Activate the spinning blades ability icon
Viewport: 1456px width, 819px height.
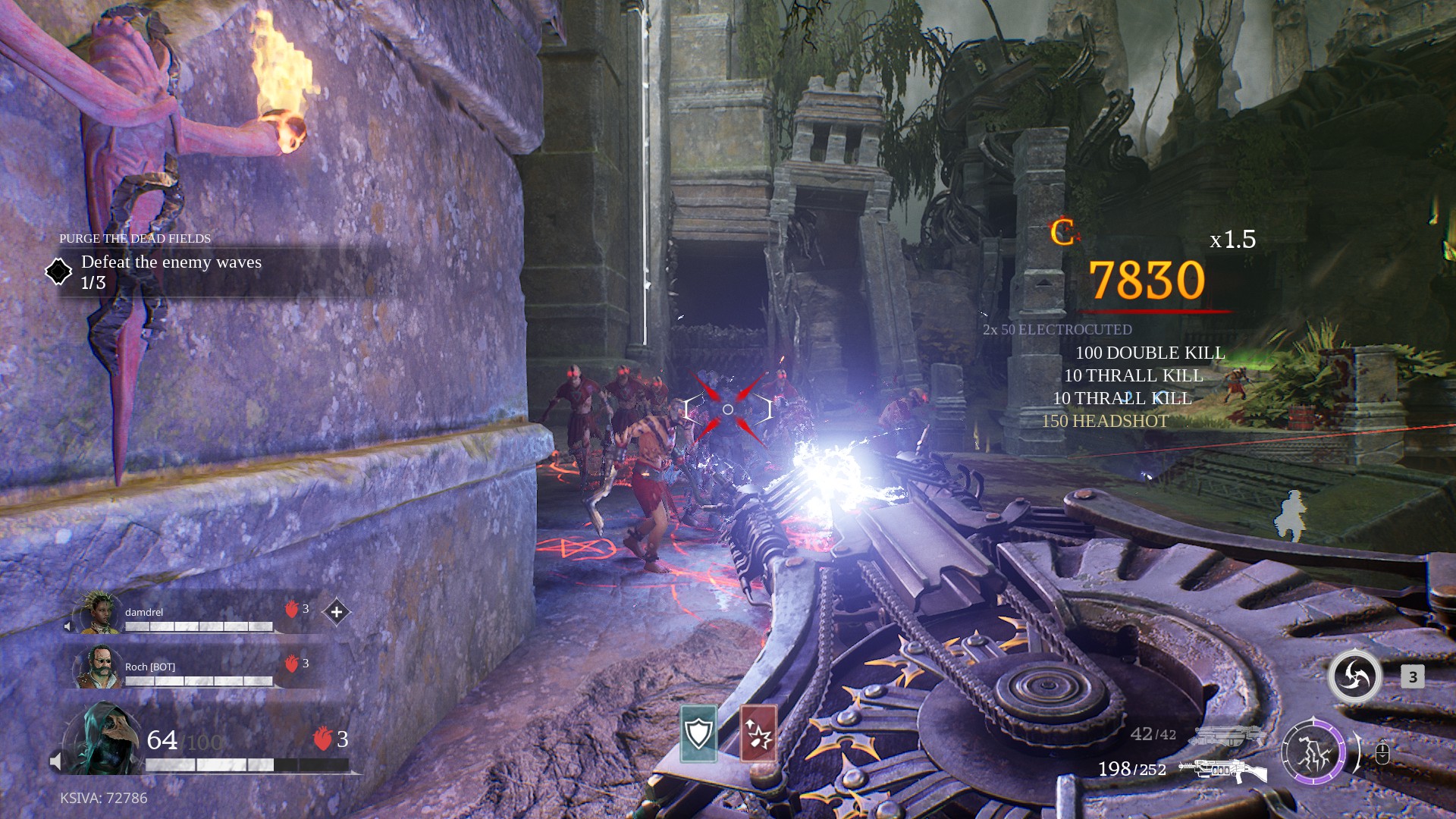pos(1354,676)
